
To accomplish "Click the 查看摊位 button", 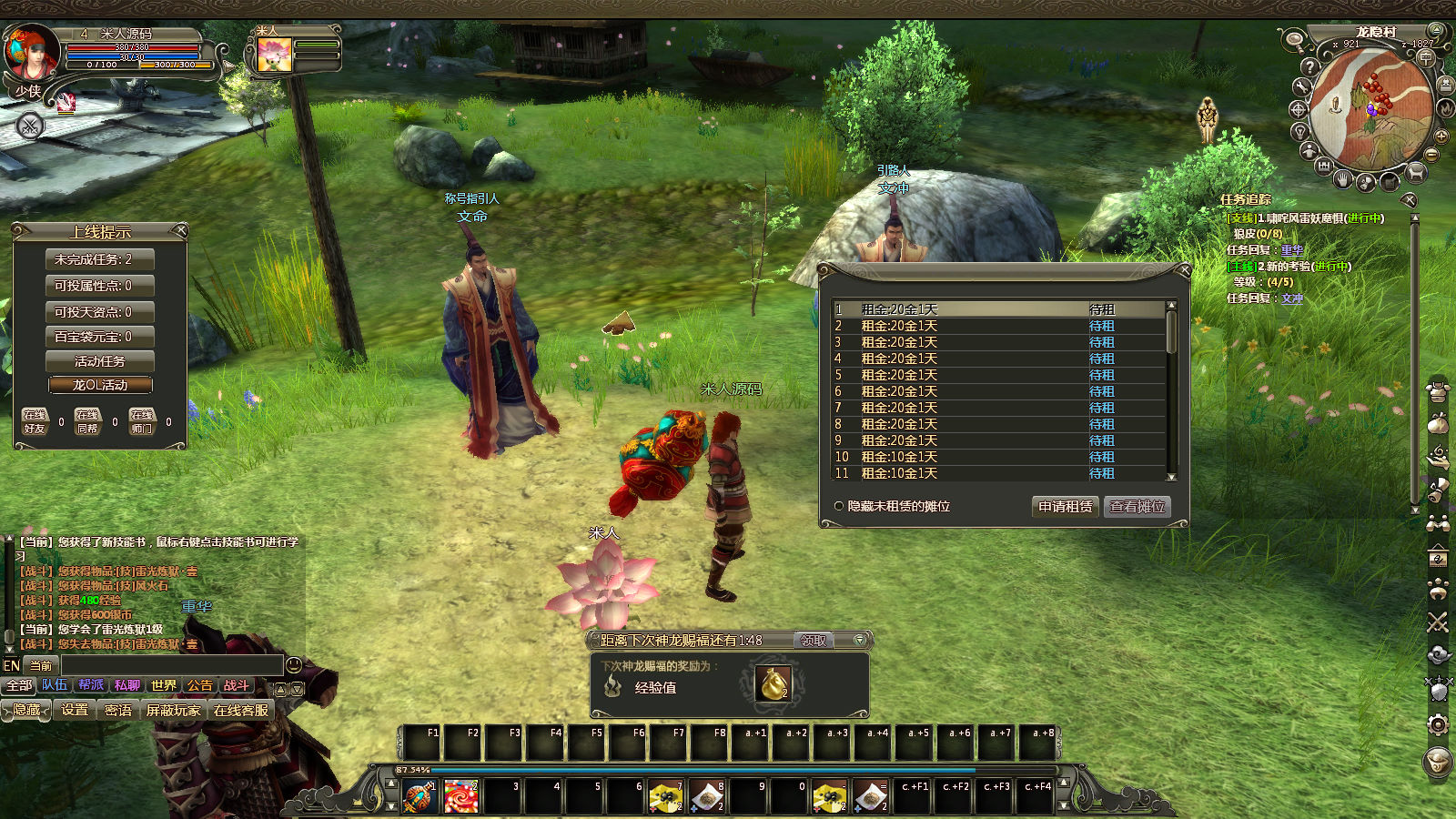I will point(1137,507).
